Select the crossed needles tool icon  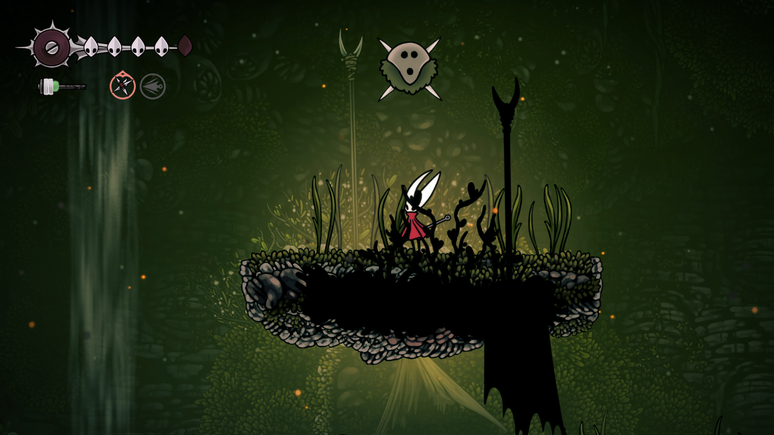[122, 87]
